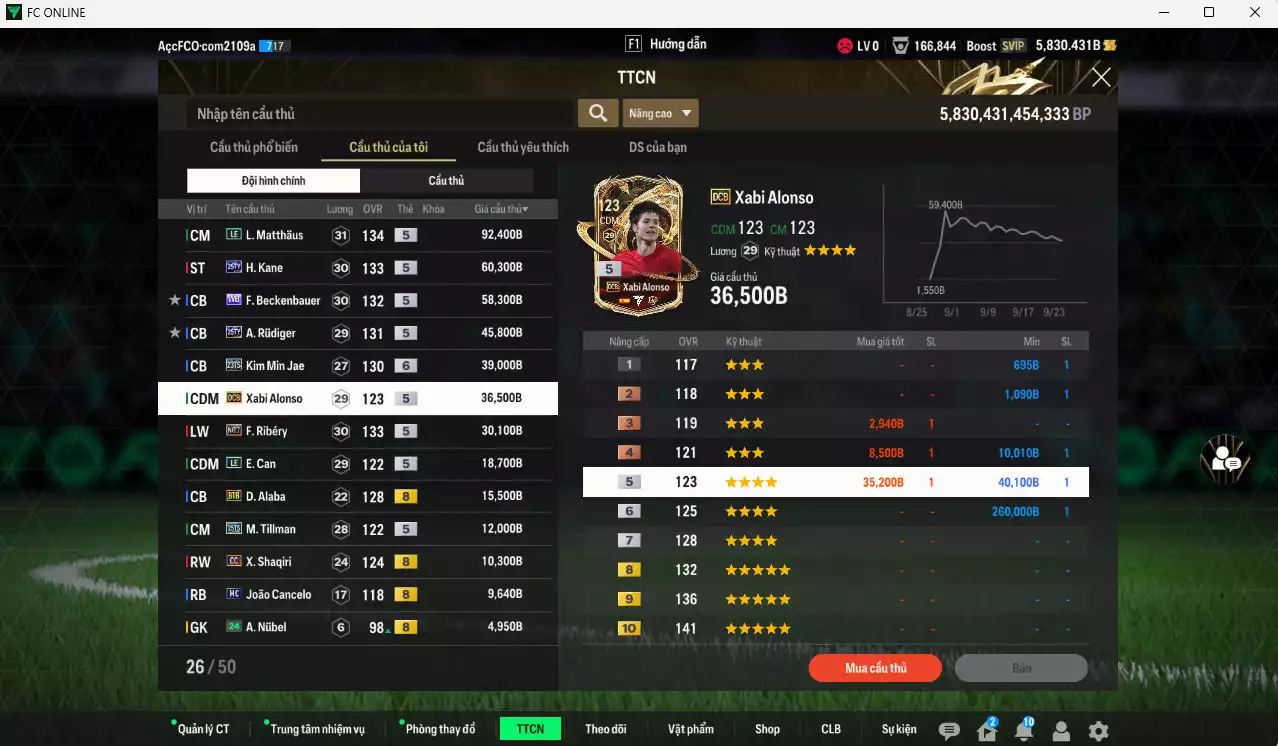Open Shop from the bottom menu

[x=767, y=729]
